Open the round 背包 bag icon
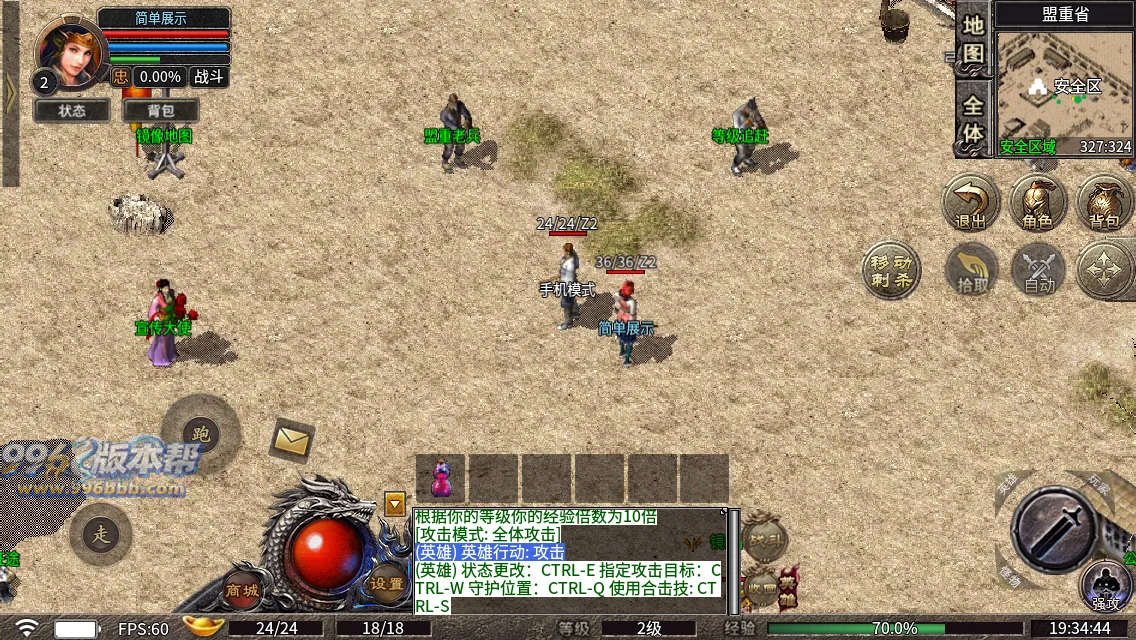 pos(1104,203)
